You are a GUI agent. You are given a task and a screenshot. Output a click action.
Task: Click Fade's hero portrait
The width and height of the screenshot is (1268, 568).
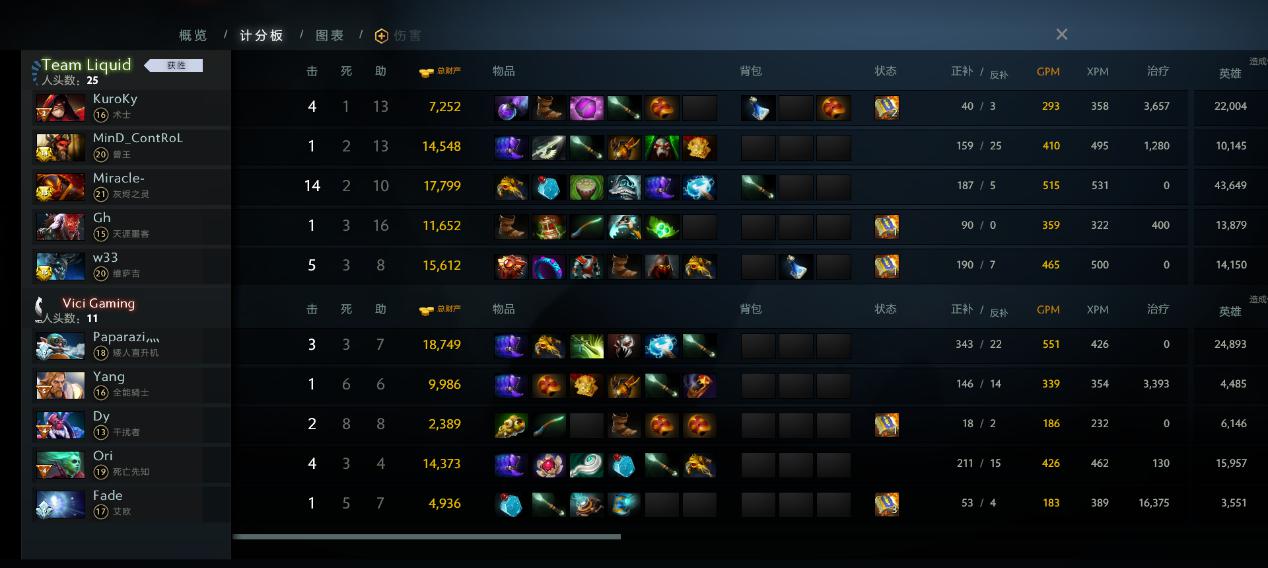coord(61,503)
